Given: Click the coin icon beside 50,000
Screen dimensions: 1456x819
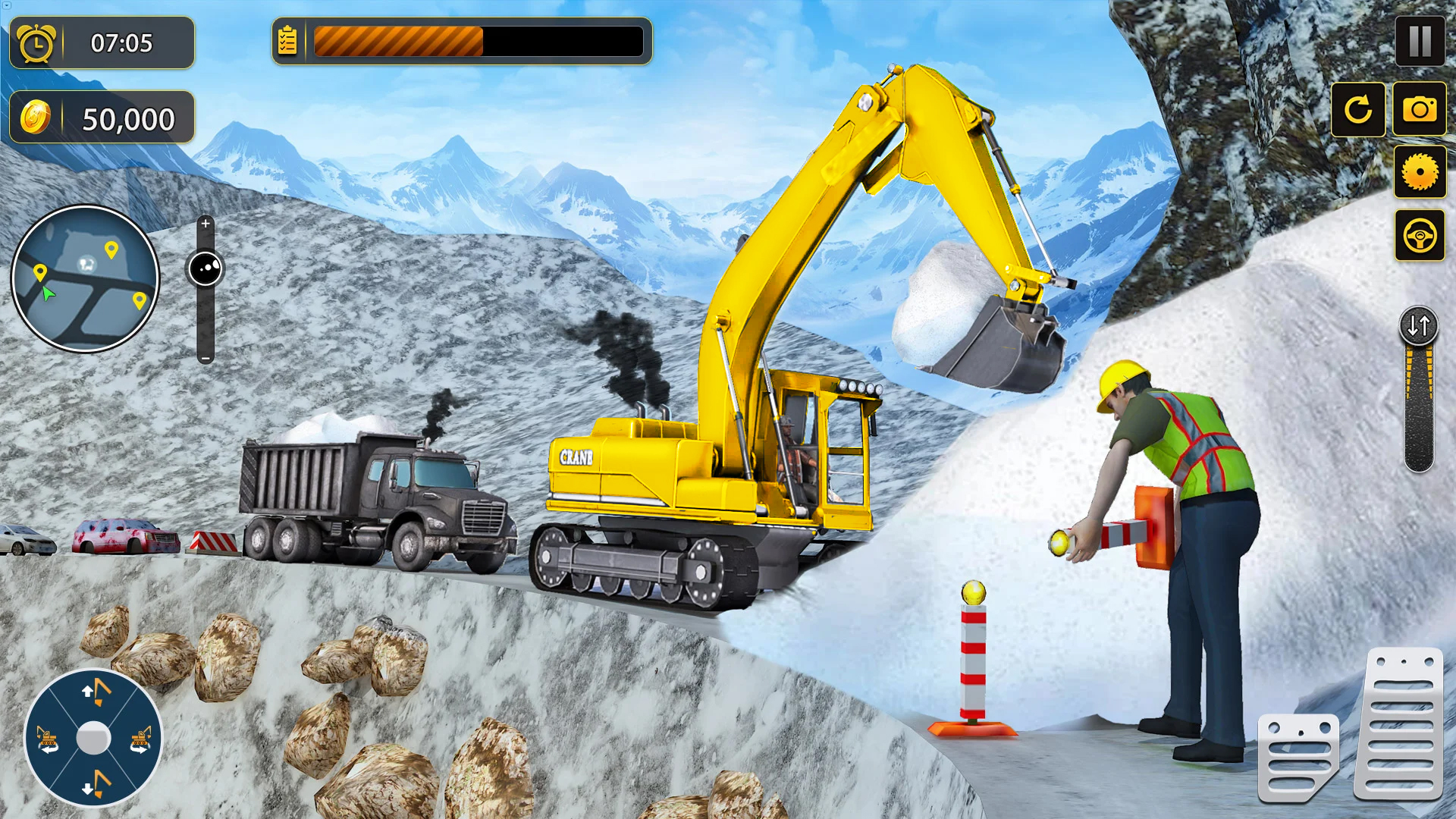Looking at the screenshot, I should [34, 116].
